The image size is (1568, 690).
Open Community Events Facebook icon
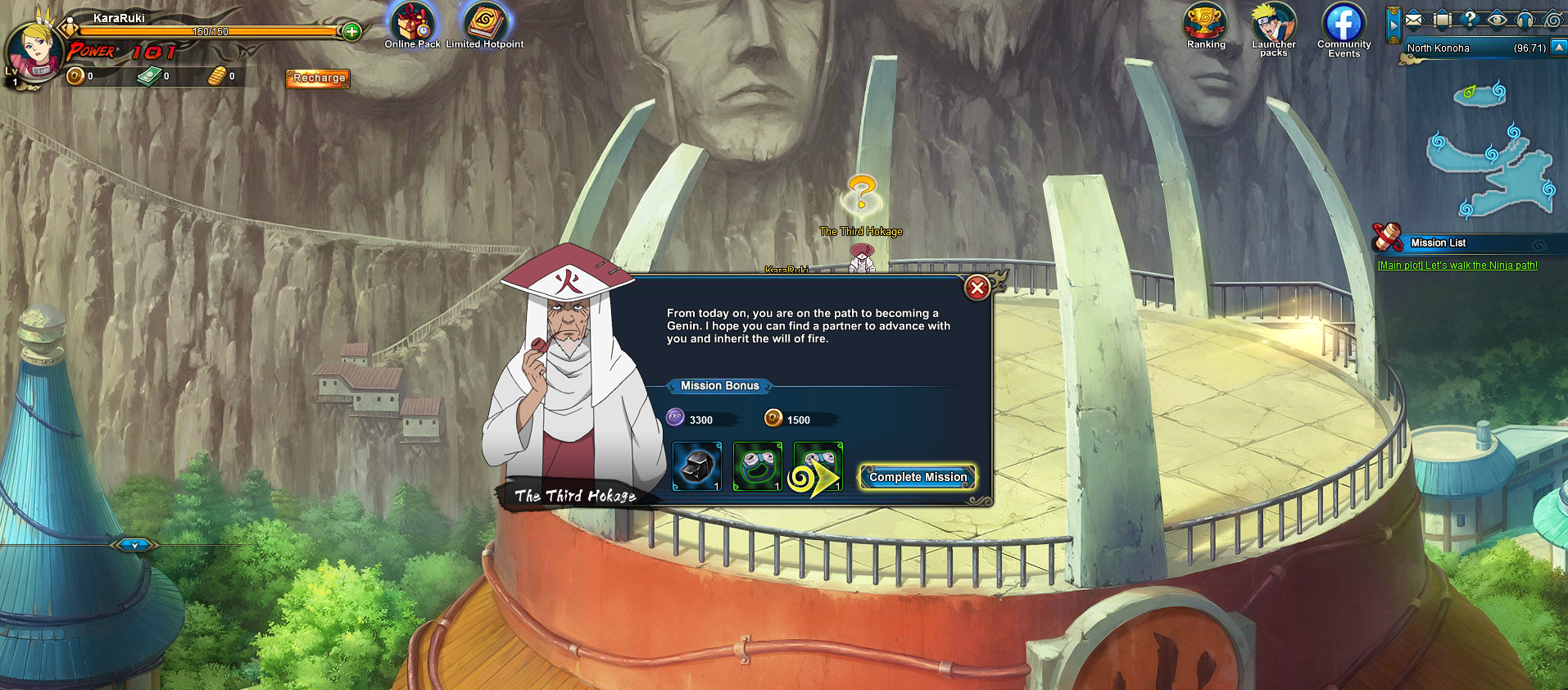pyautogui.click(x=1344, y=25)
